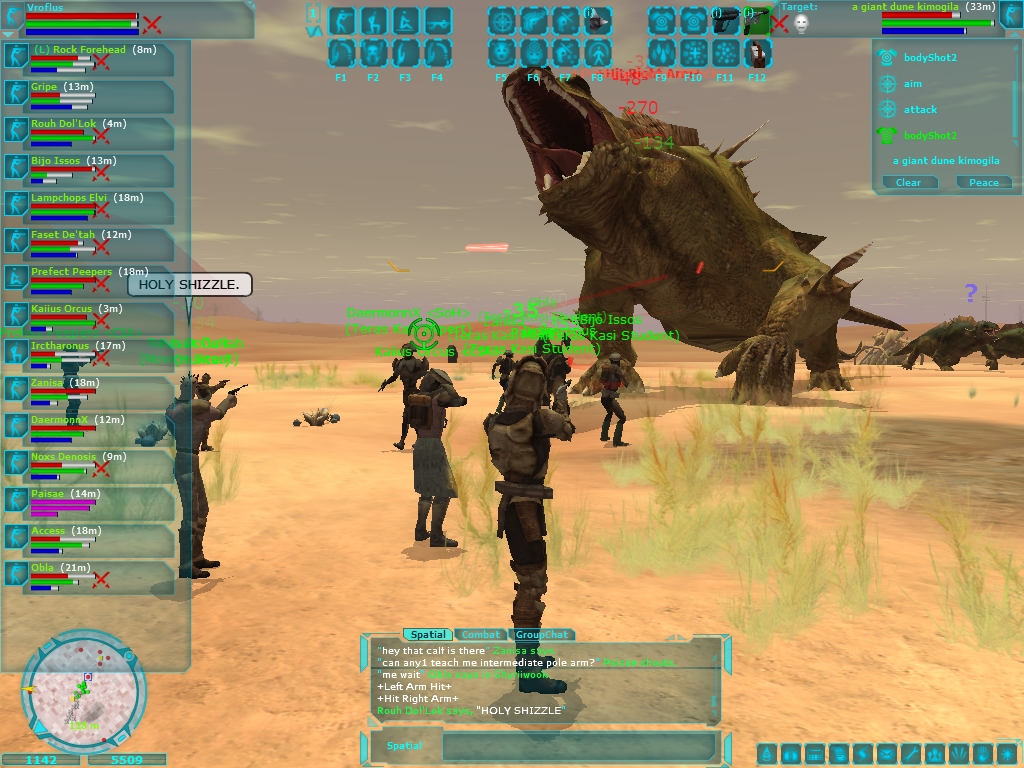Click the Peace button
The height and width of the screenshot is (768, 1024).
coord(983,182)
